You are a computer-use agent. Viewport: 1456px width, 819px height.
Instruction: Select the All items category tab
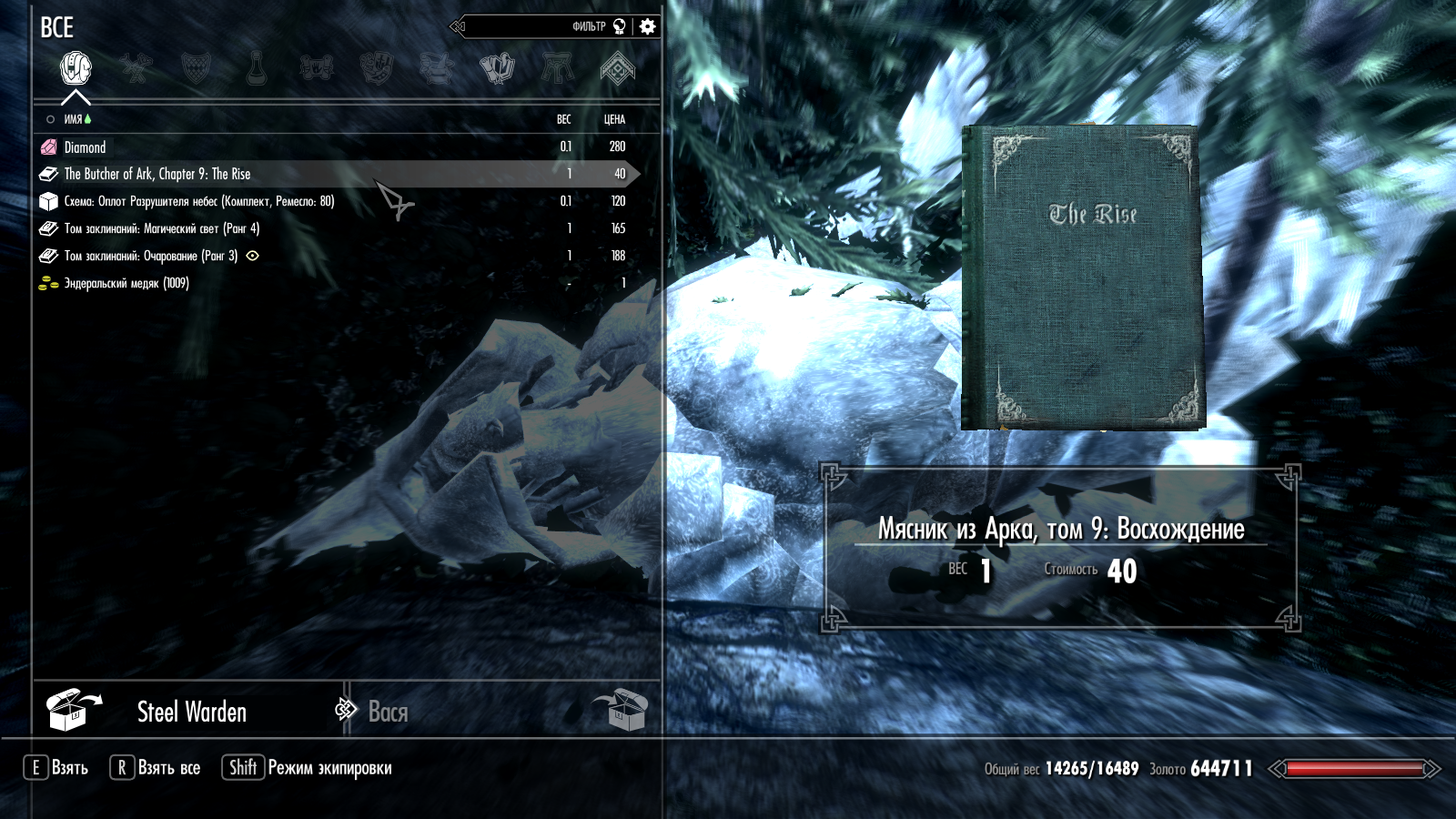point(76,68)
